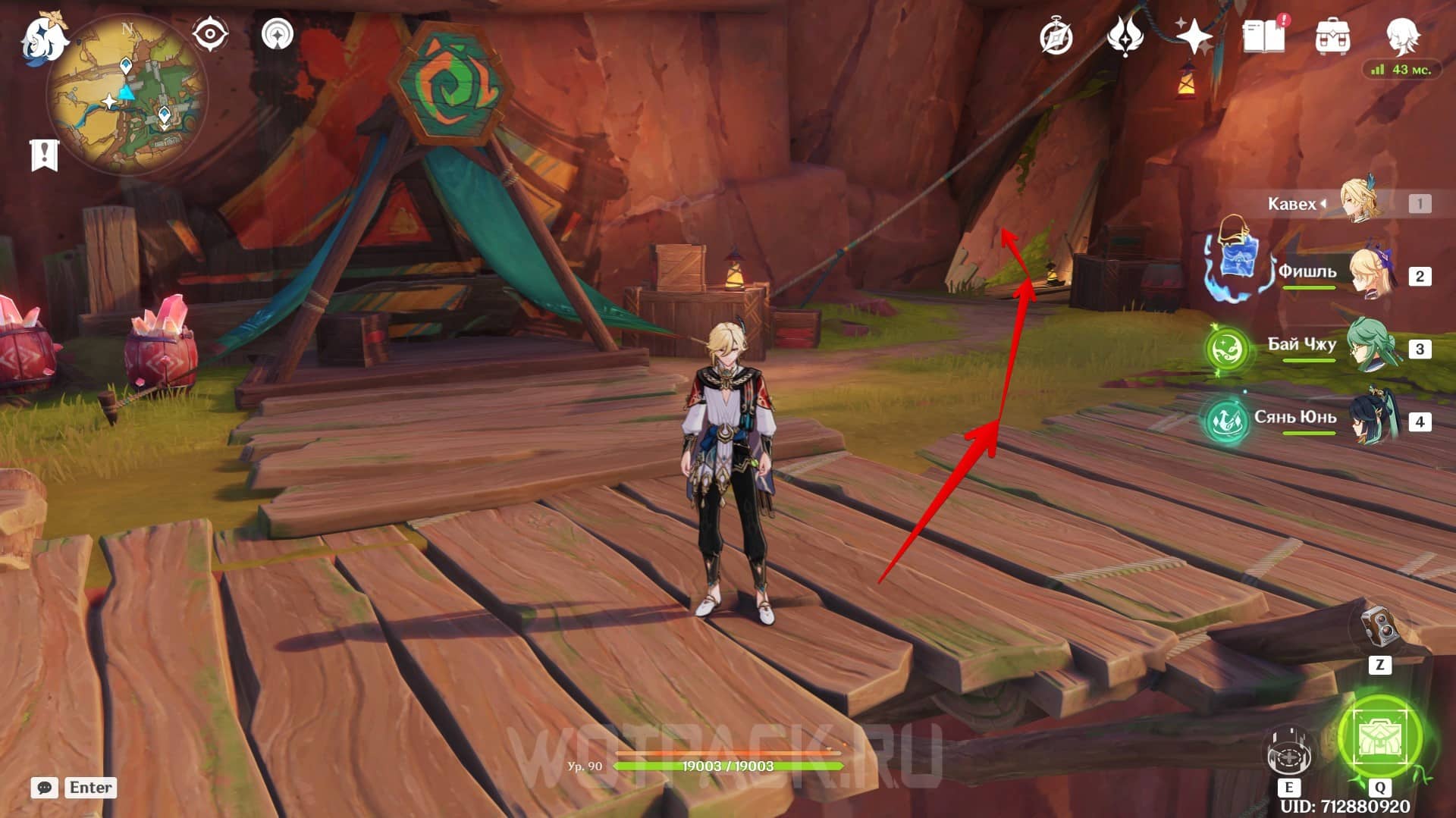Open the circular minimap
Screen dimensions: 1456x818
[x=126, y=94]
